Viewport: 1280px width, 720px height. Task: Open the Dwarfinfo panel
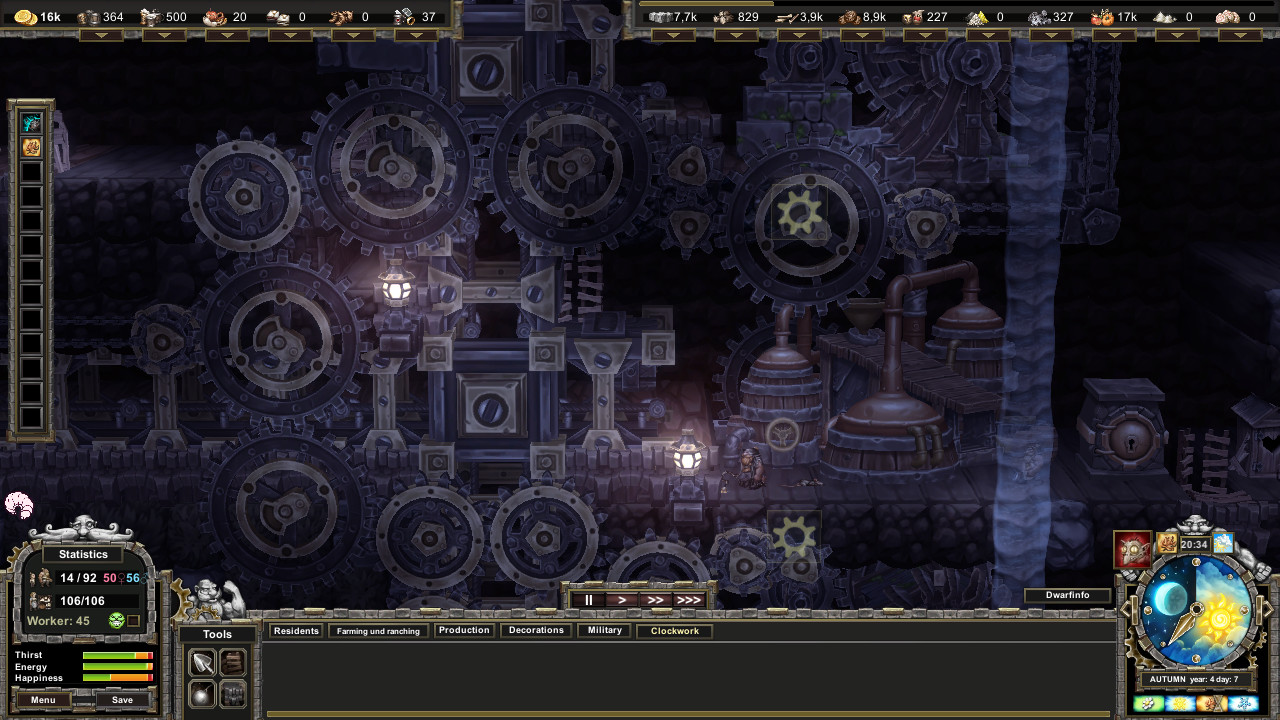click(x=1068, y=595)
